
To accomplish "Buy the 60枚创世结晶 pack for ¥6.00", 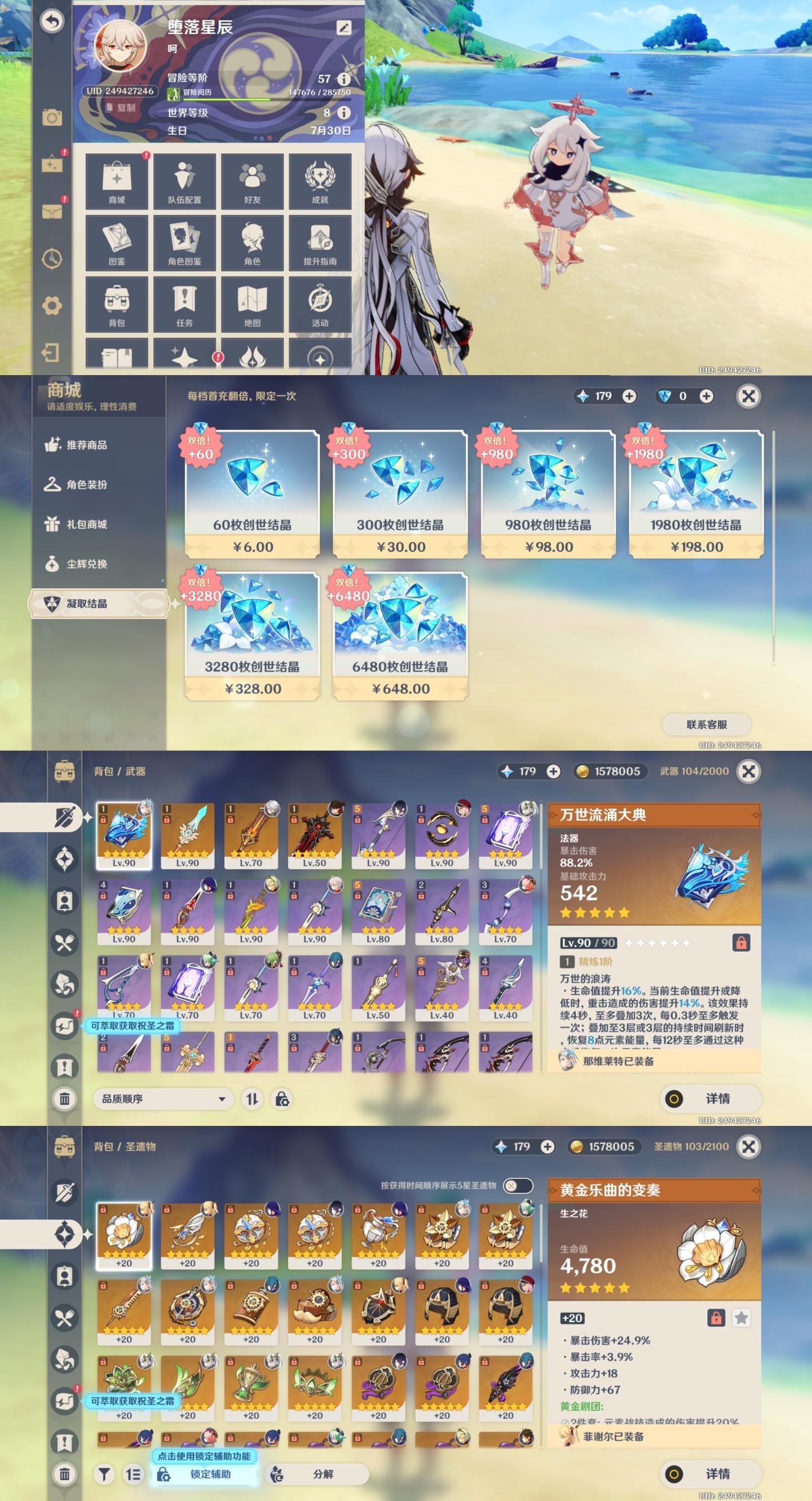I will [x=252, y=494].
